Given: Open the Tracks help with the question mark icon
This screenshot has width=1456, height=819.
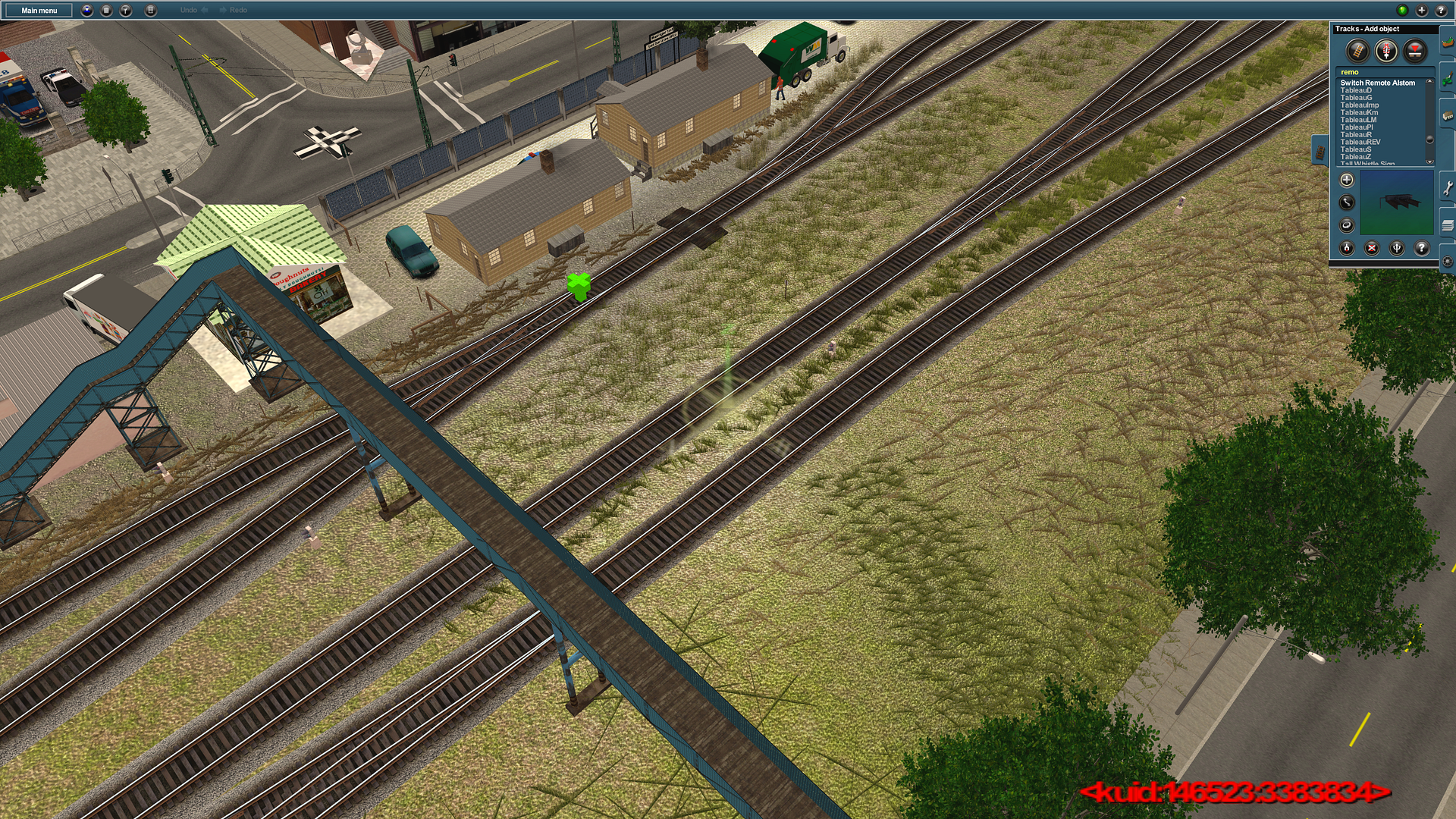Looking at the screenshot, I should [x=1421, y=247].
